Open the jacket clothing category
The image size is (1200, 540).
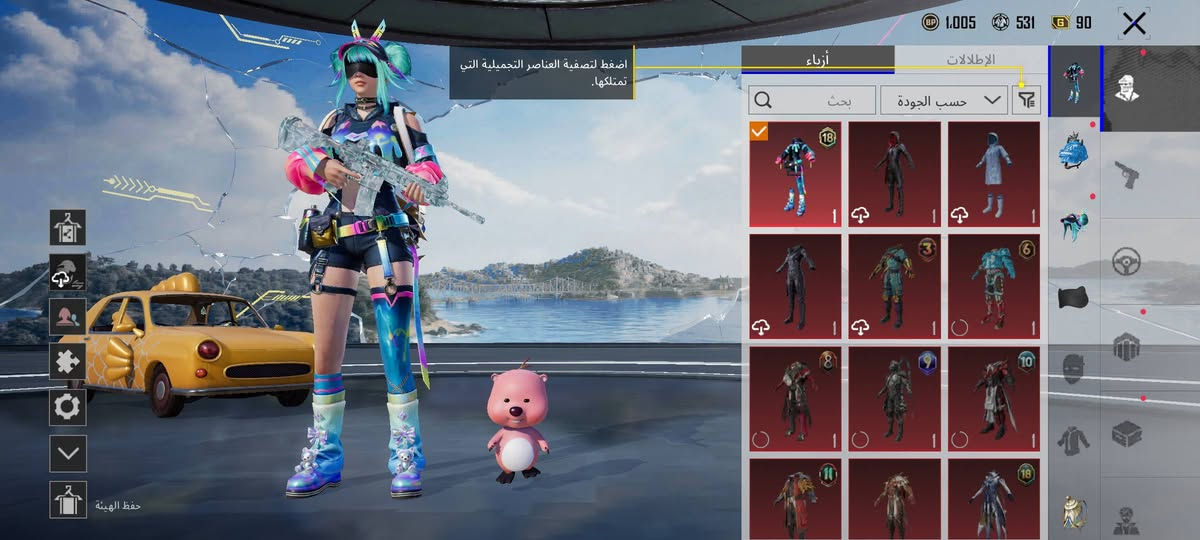(x=1074, y=440)
